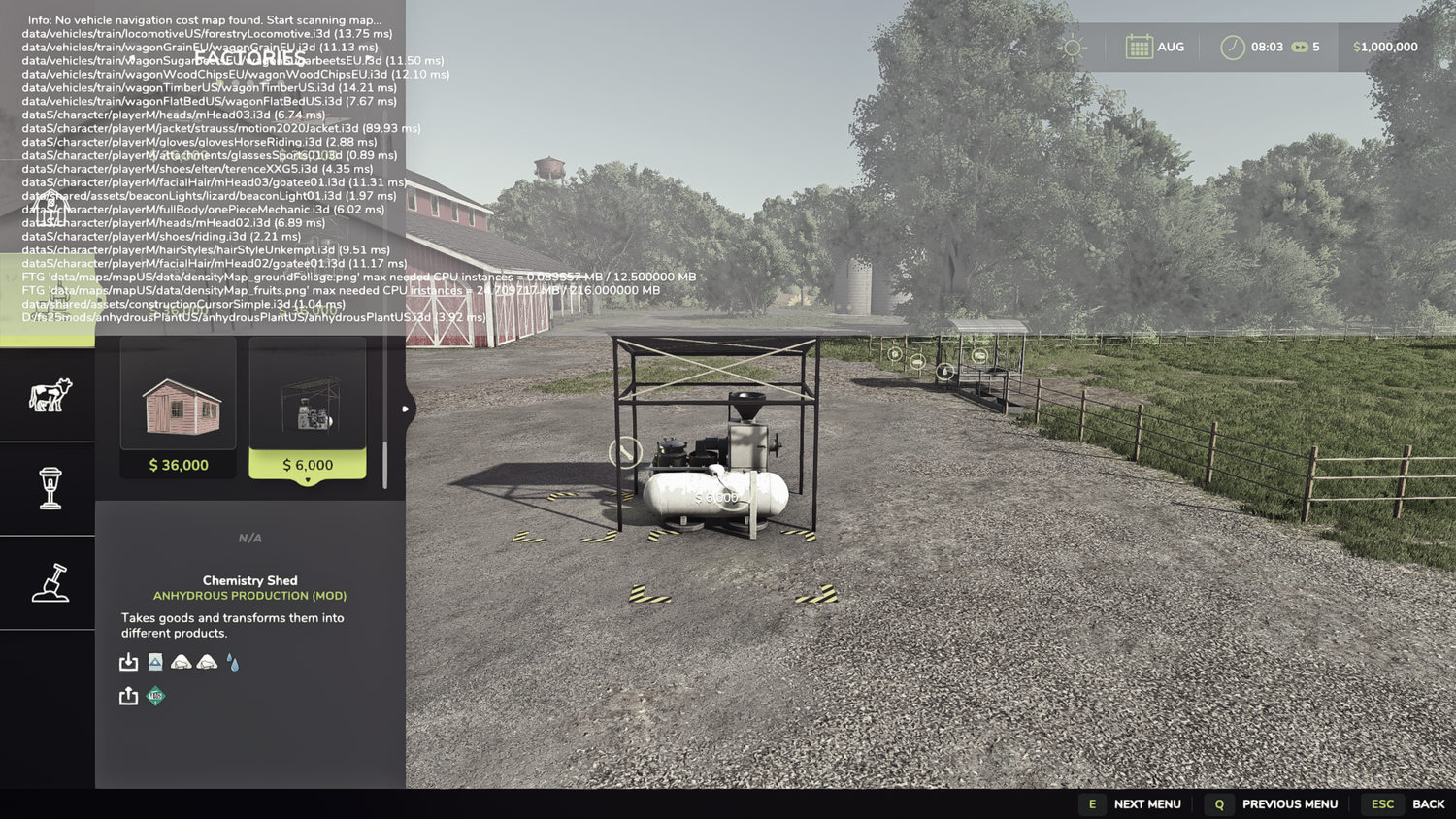Expand the panel with the right-pointing chevron
The image size is (1456, 819).
405,409
